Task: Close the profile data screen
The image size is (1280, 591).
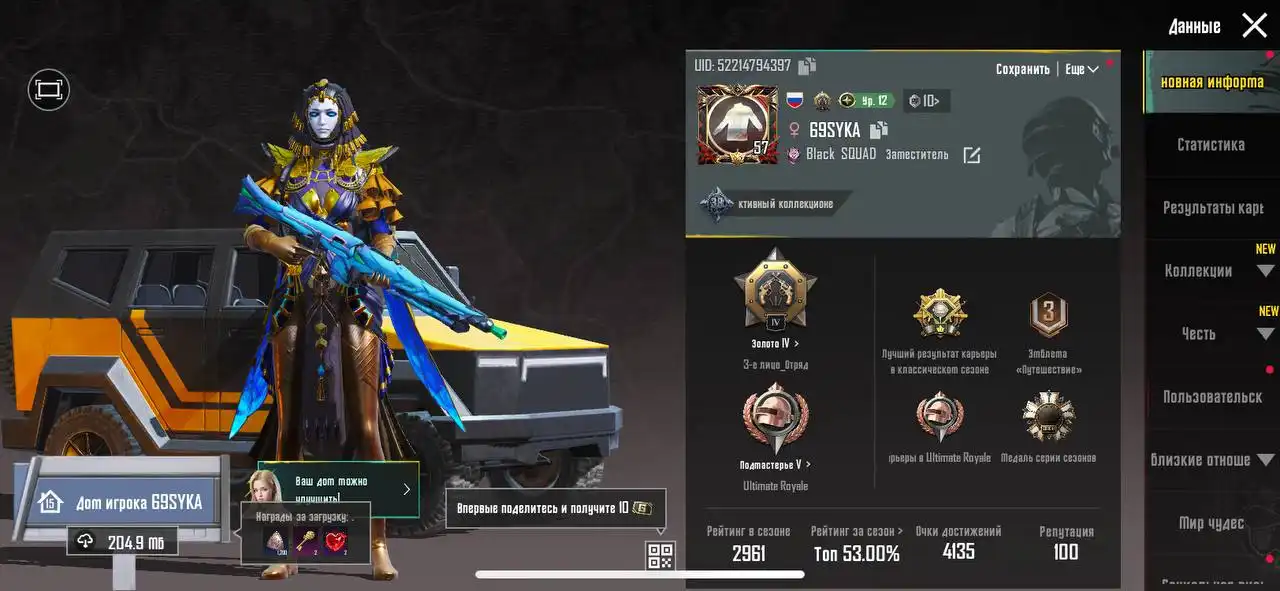Action: pos(1254,26)
